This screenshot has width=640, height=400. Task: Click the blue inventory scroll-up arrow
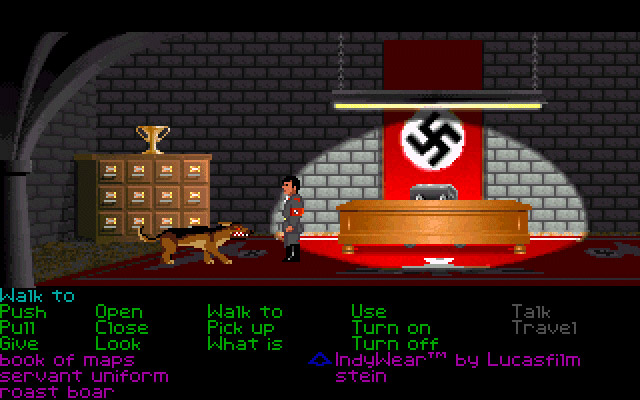tap(319, 359)
